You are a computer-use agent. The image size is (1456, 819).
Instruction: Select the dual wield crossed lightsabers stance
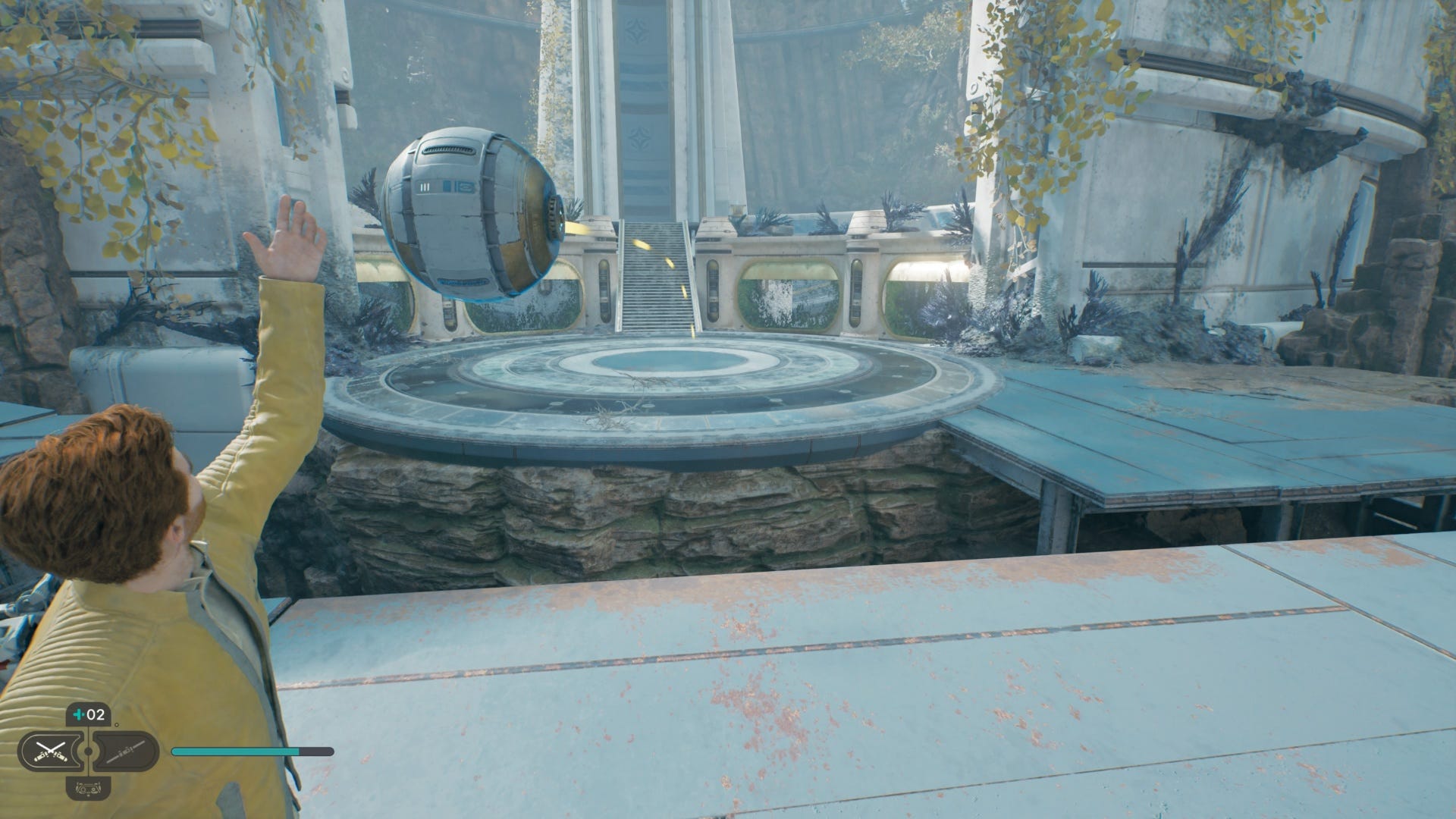(x=50, y=752)
